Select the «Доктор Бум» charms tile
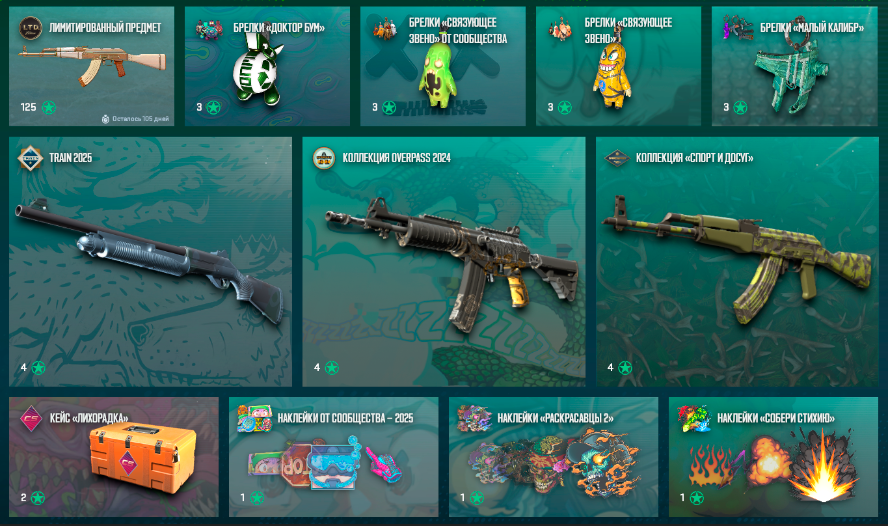 pyautogui.click(x=267, y=67)
